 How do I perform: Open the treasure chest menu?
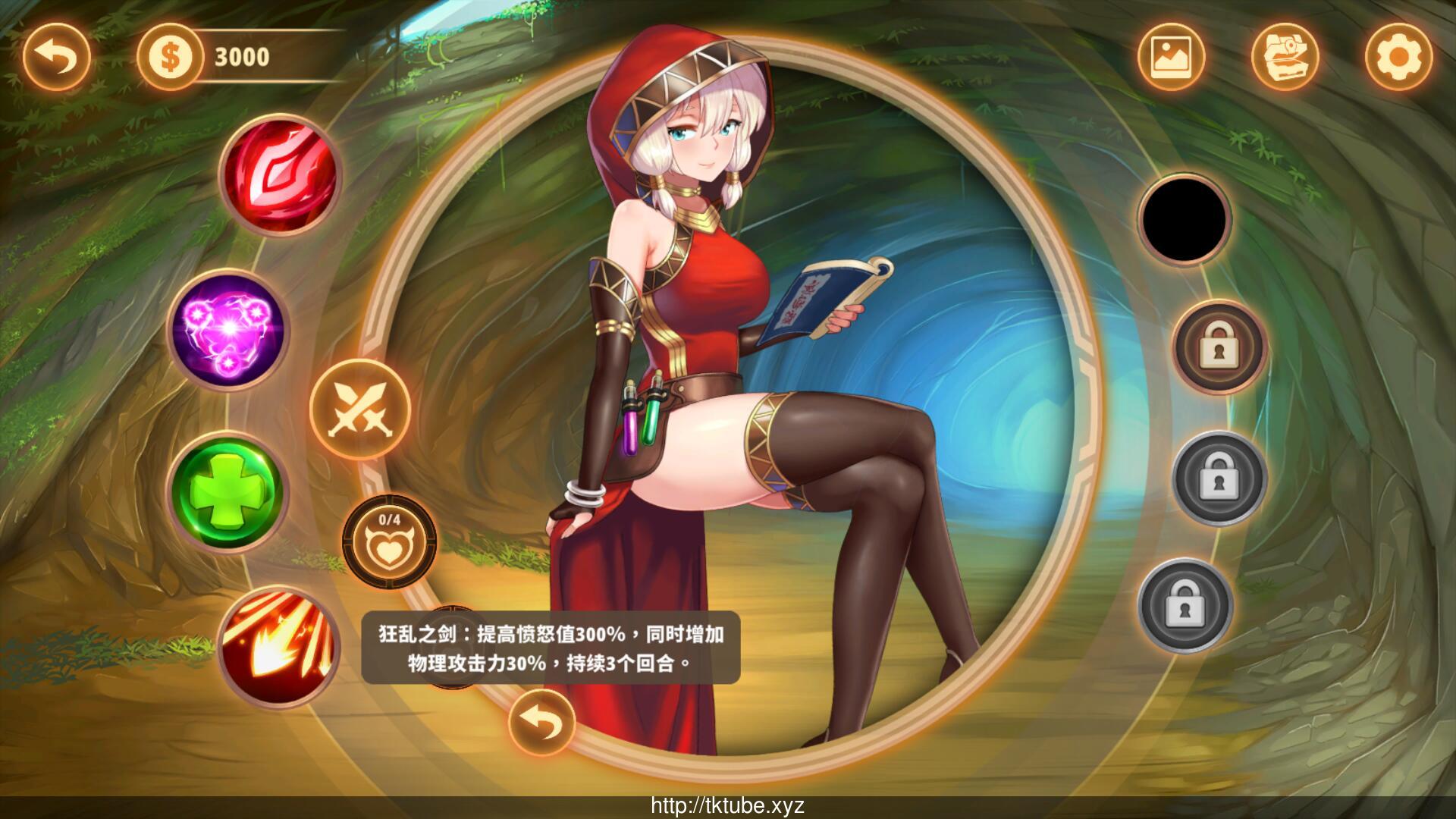(x=1285, y=57)
